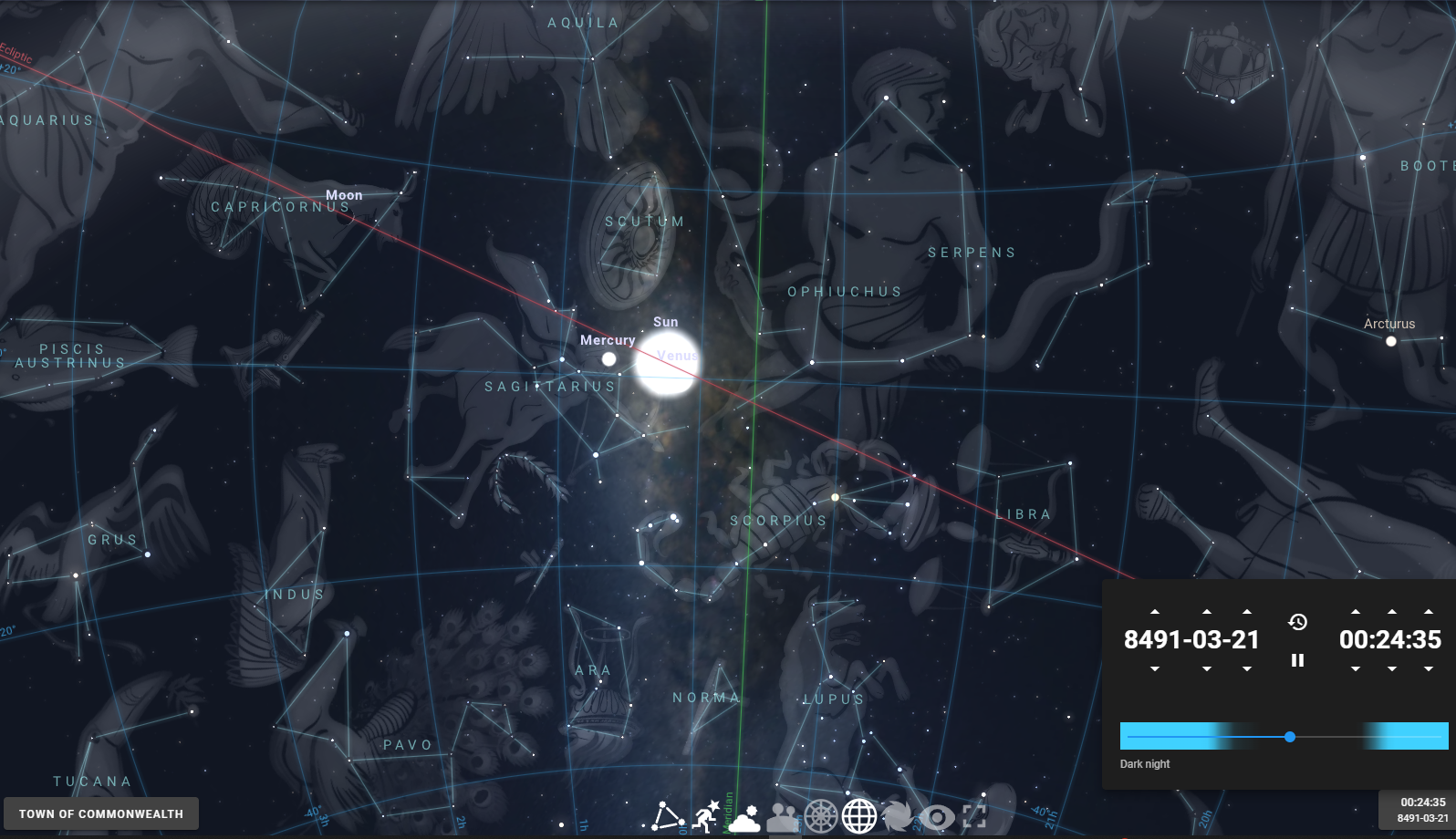Toggle the landscape icon
Viewport: 1456px width, 839px height.
(x=782, y=817)
